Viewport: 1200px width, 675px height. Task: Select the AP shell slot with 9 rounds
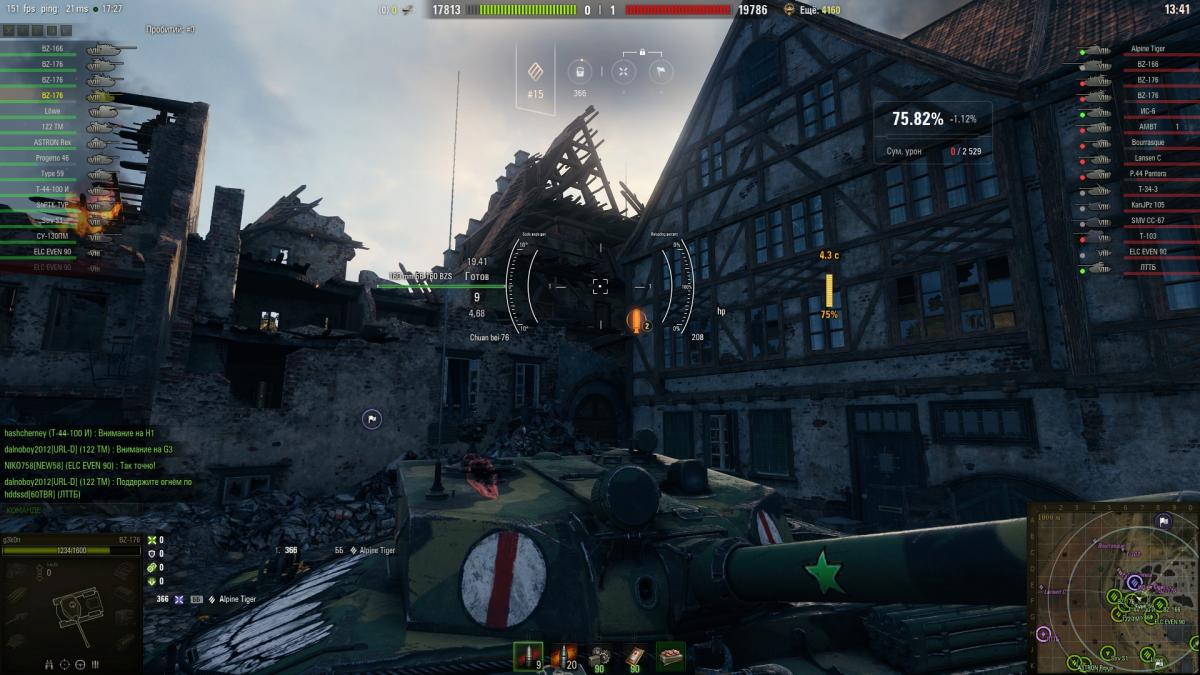click(x=528, y=656)
